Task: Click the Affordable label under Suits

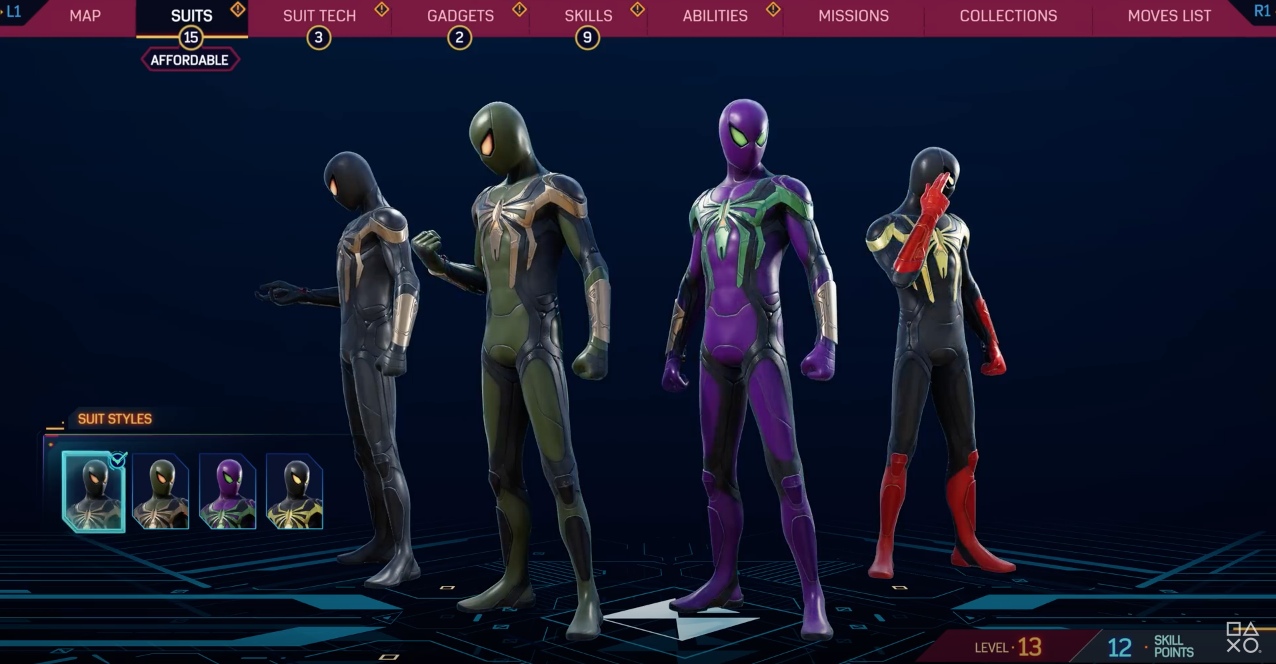Action: (190, 60)
